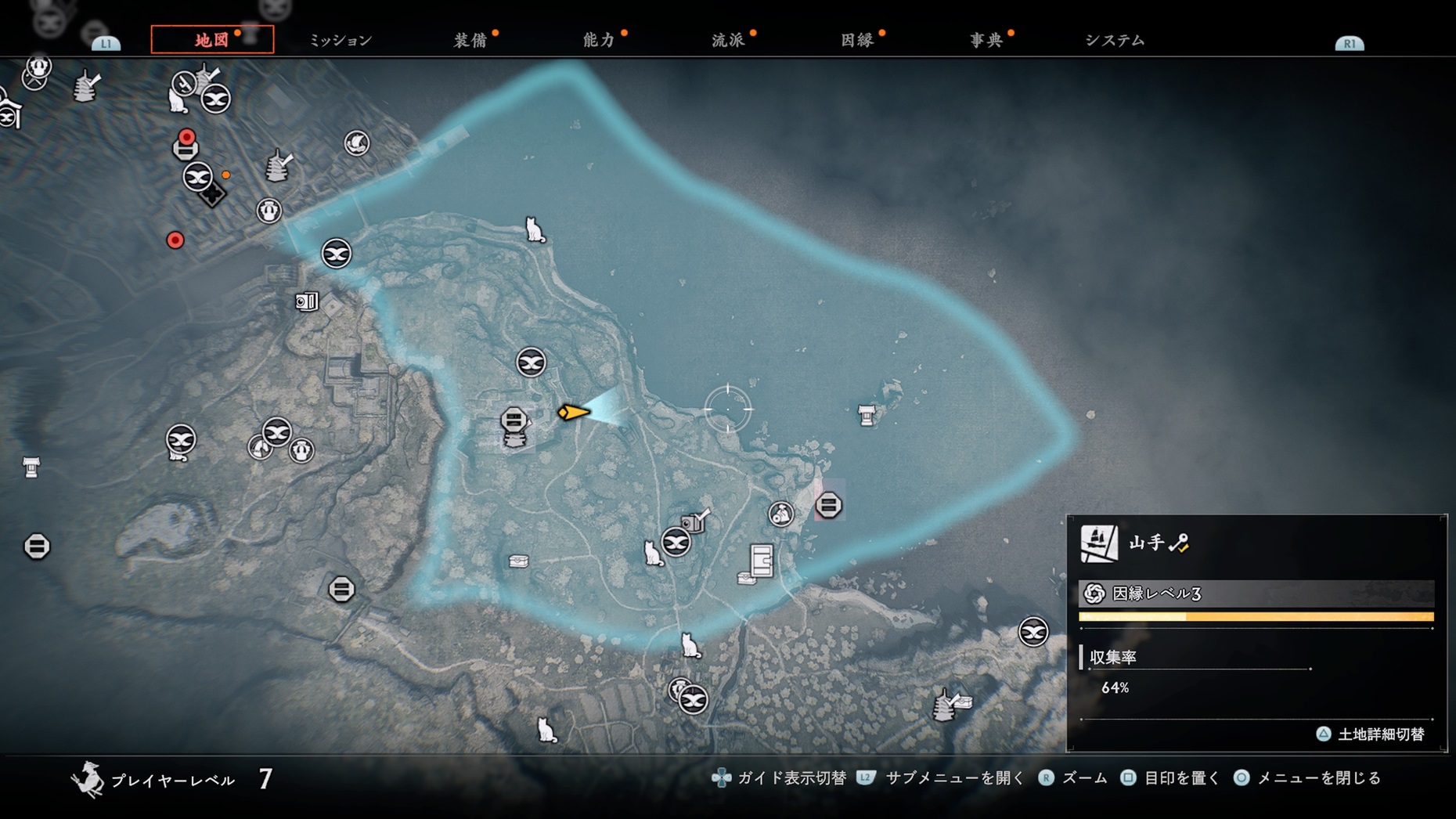
Task: Switch to the 因縁 bonds tab
Action: tap(857, 41)
